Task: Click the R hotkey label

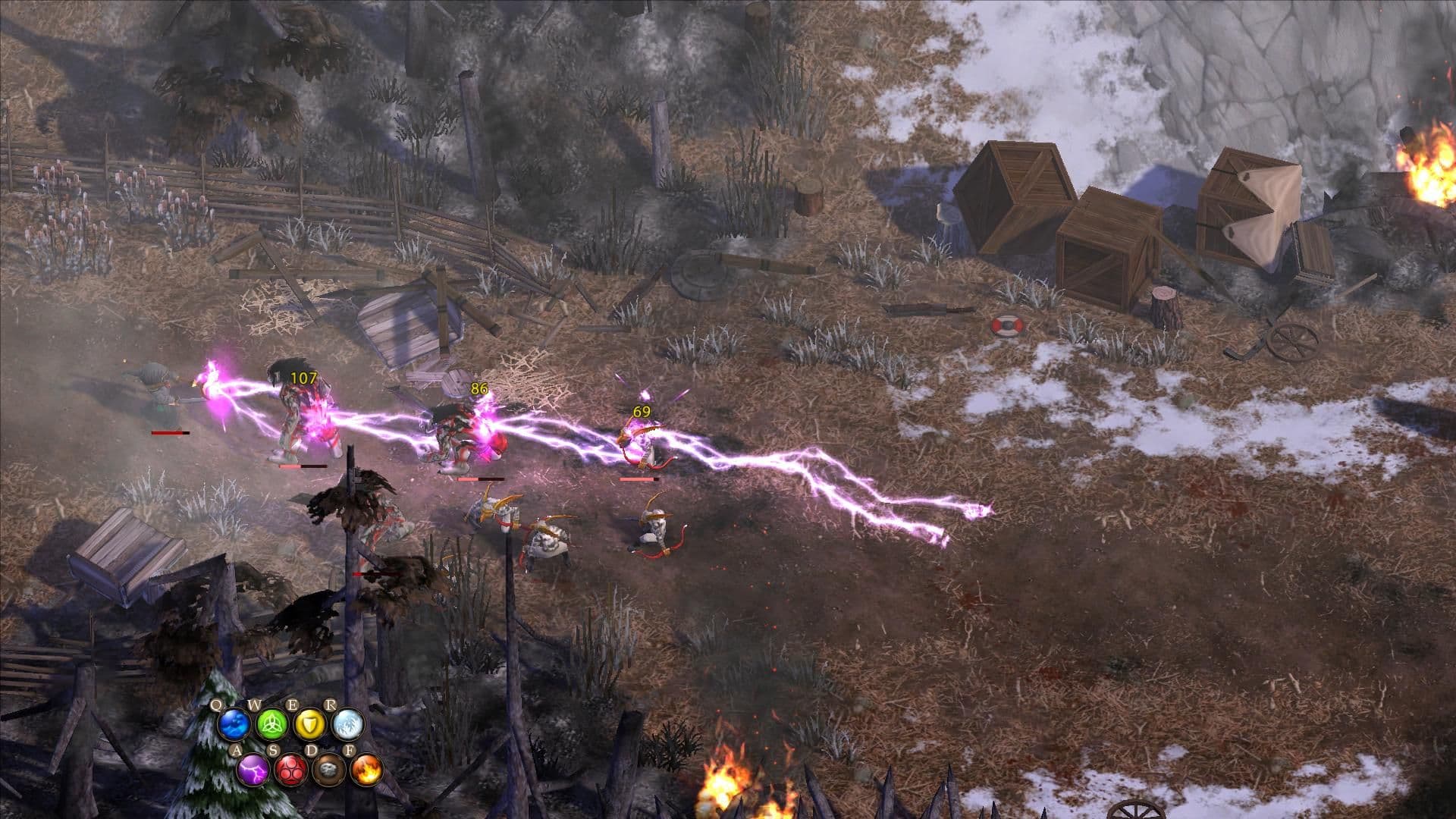Action: coord(331,705)
